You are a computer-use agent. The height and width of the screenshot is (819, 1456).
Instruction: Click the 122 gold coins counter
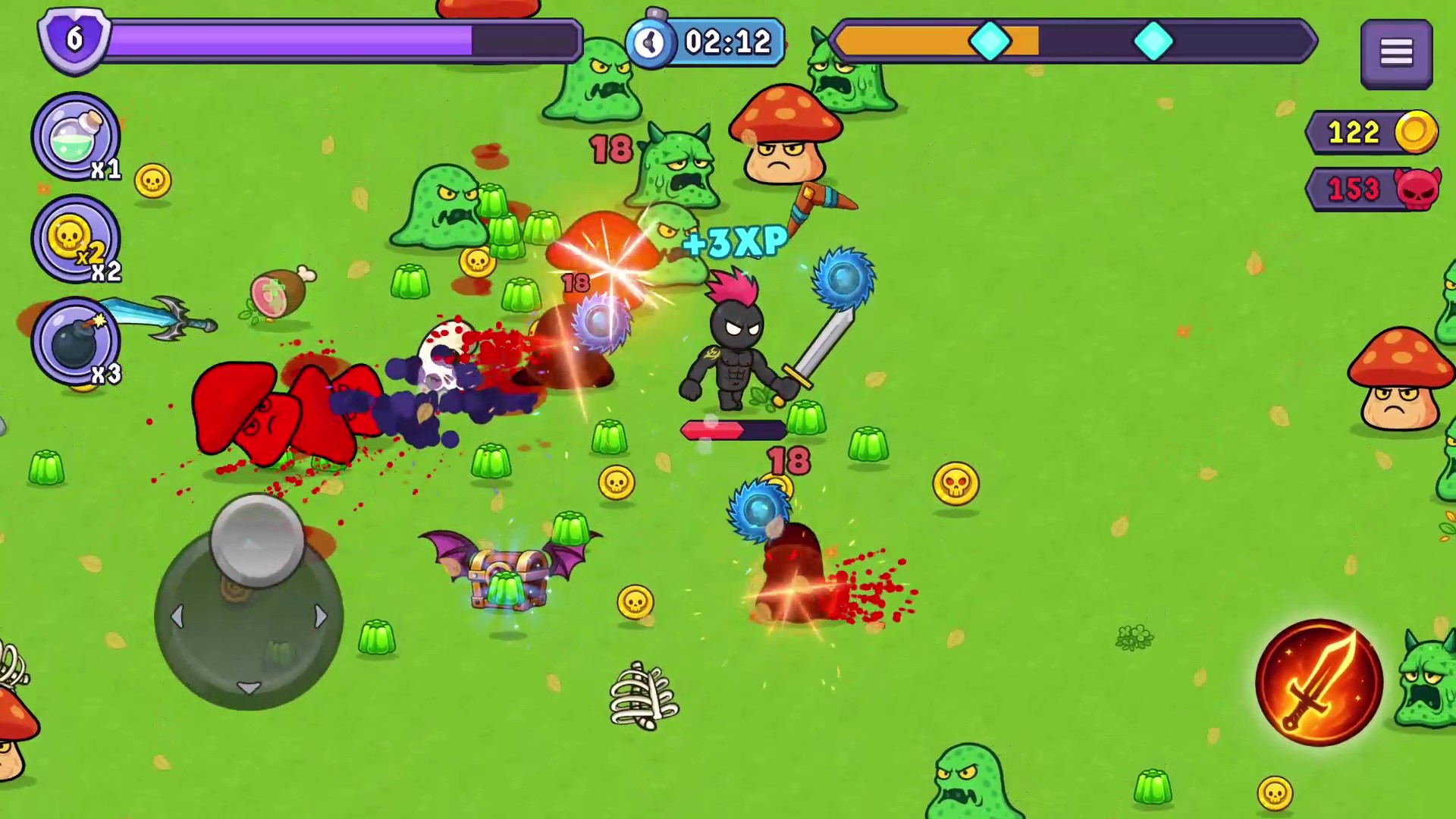click(x=1354, y=133)
